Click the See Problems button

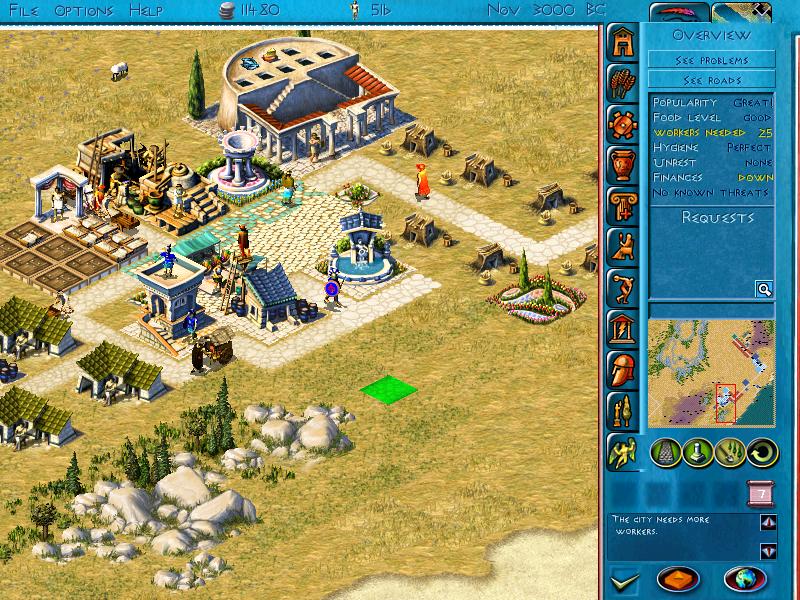711,60
